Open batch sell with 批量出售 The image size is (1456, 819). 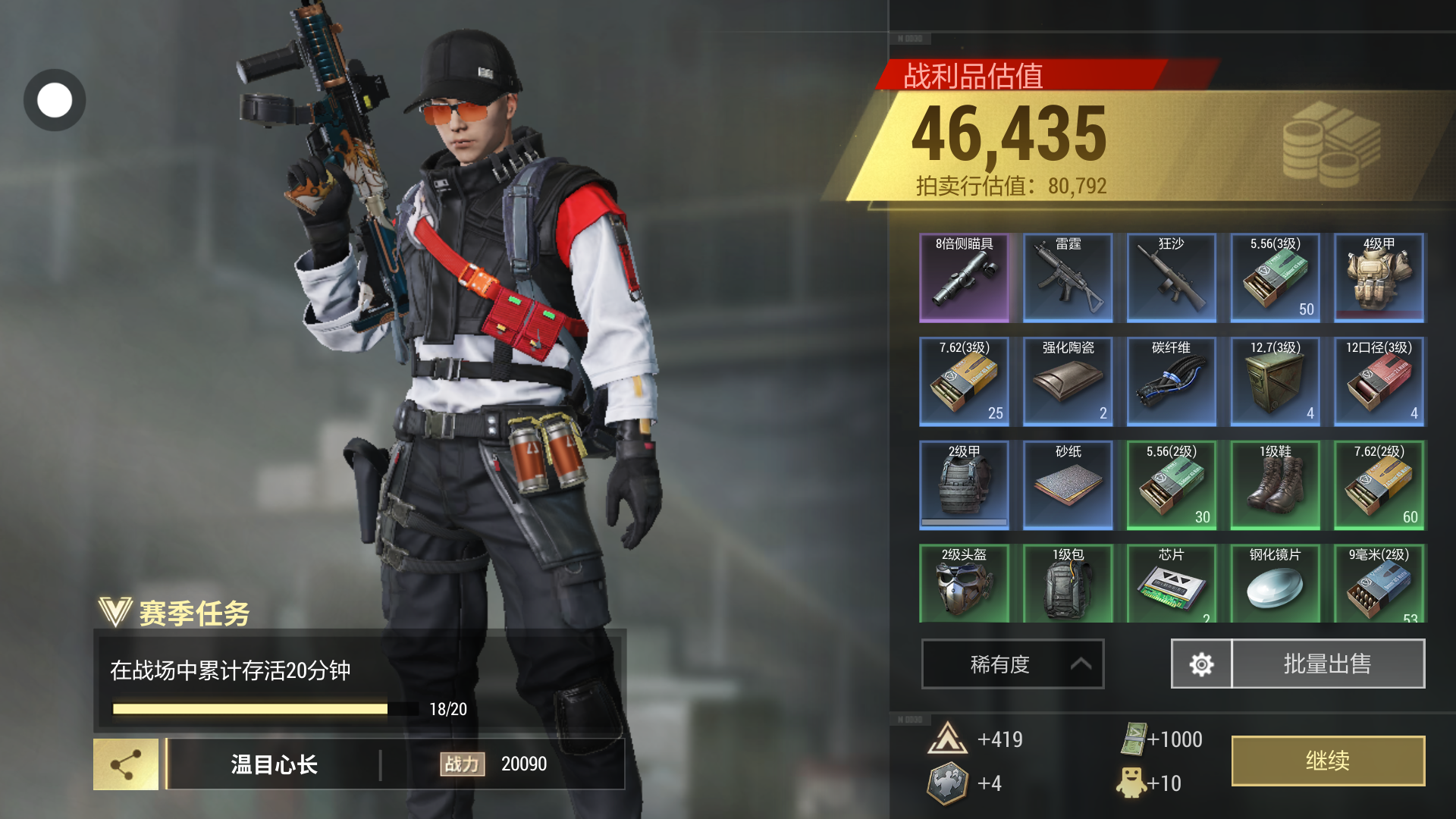click(1328, 664)
